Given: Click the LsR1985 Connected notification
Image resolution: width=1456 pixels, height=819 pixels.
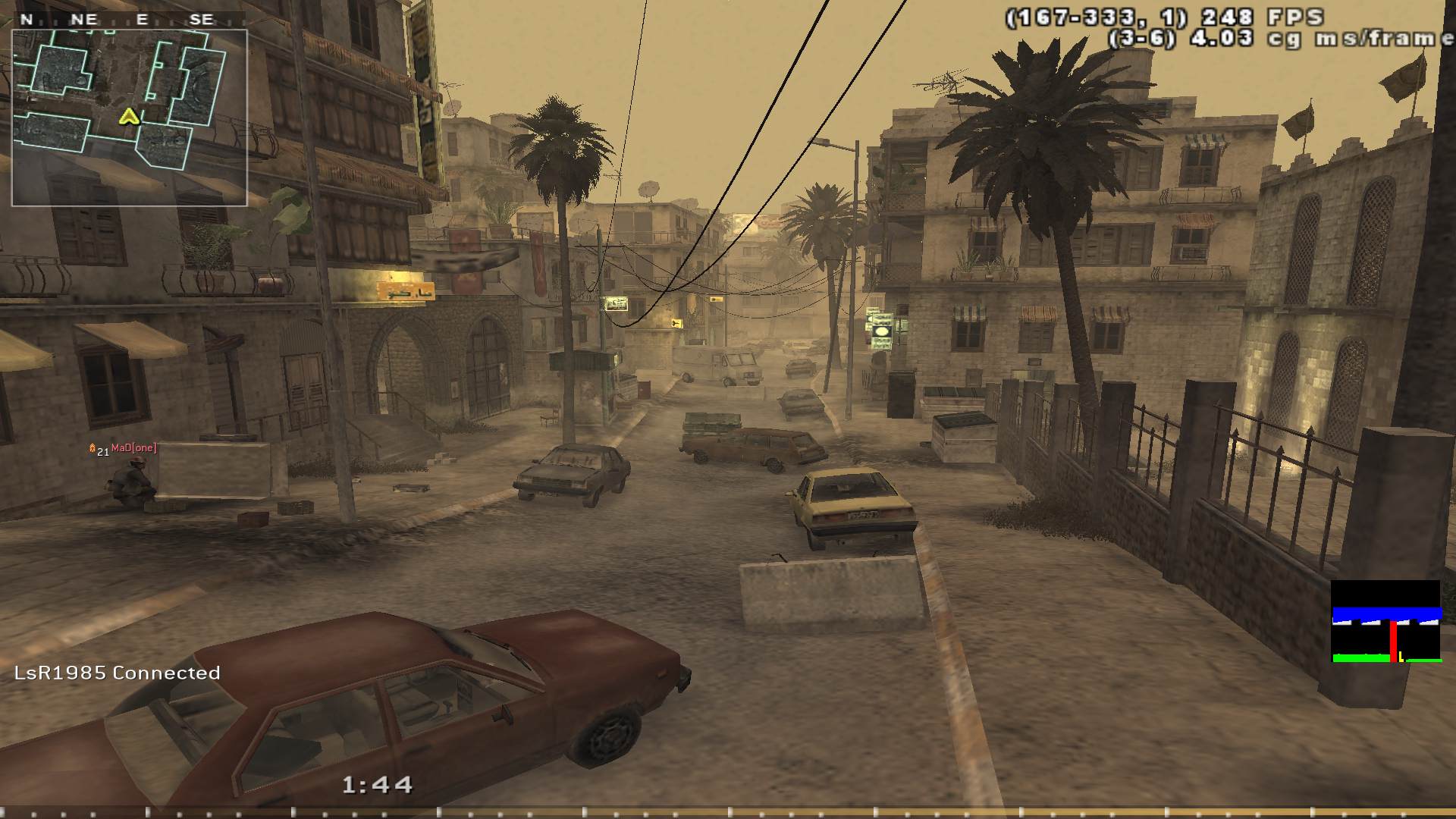Looking at the screenshot, I should click(x=116, y=672).
